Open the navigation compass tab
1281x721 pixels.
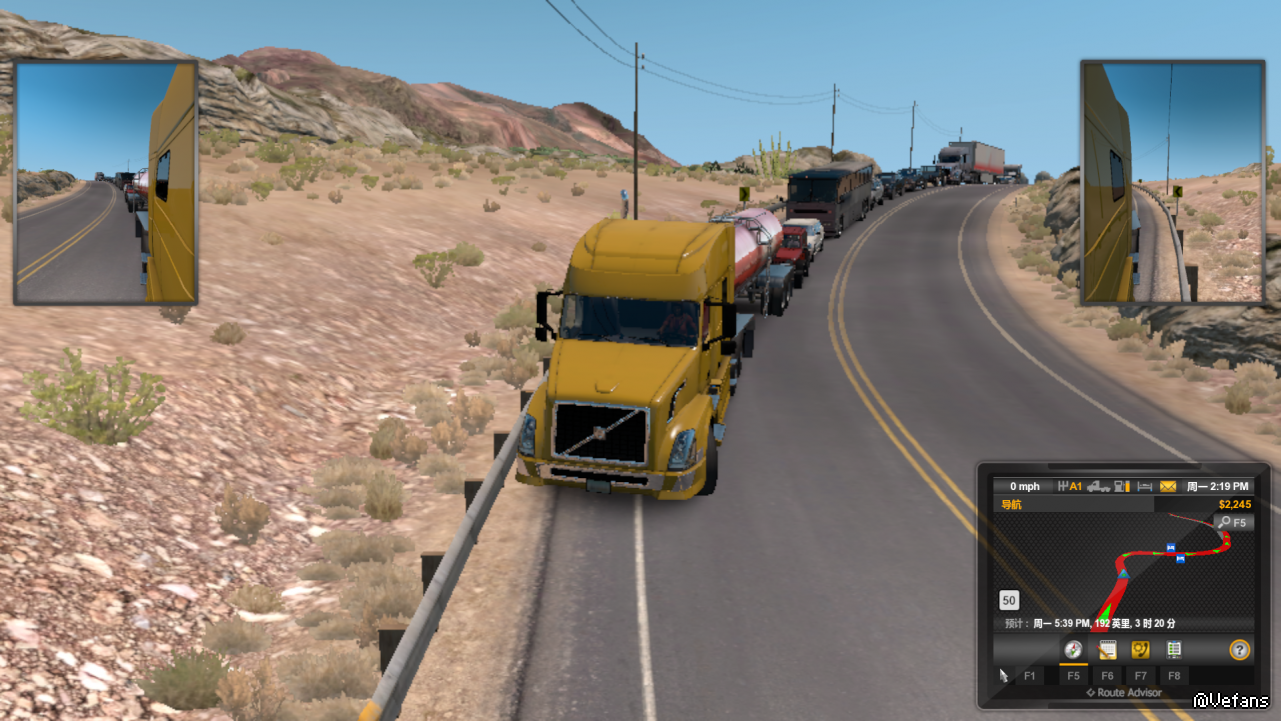1073,650
